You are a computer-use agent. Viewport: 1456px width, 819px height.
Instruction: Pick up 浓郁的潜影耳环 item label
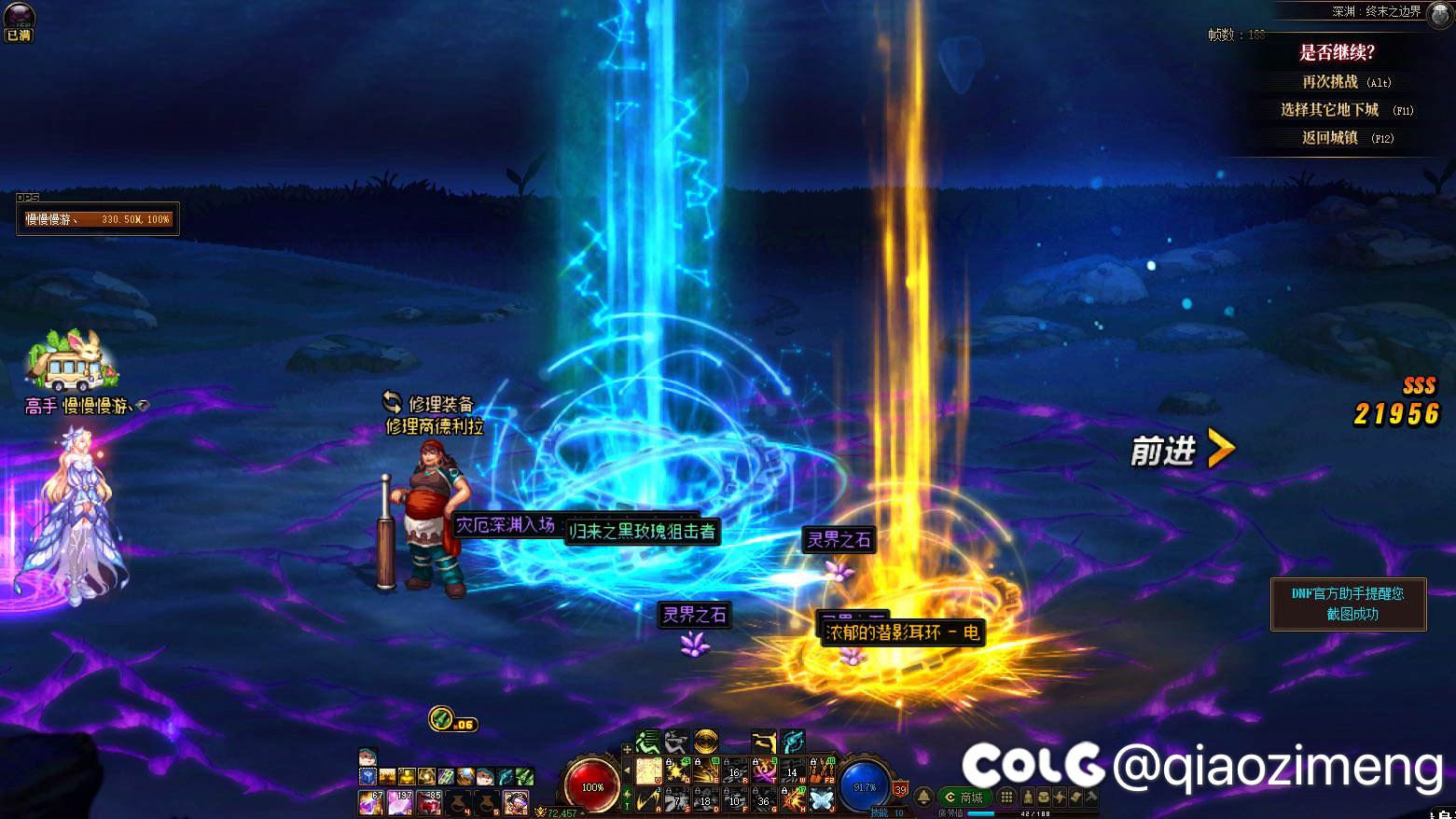pos(902,632)
